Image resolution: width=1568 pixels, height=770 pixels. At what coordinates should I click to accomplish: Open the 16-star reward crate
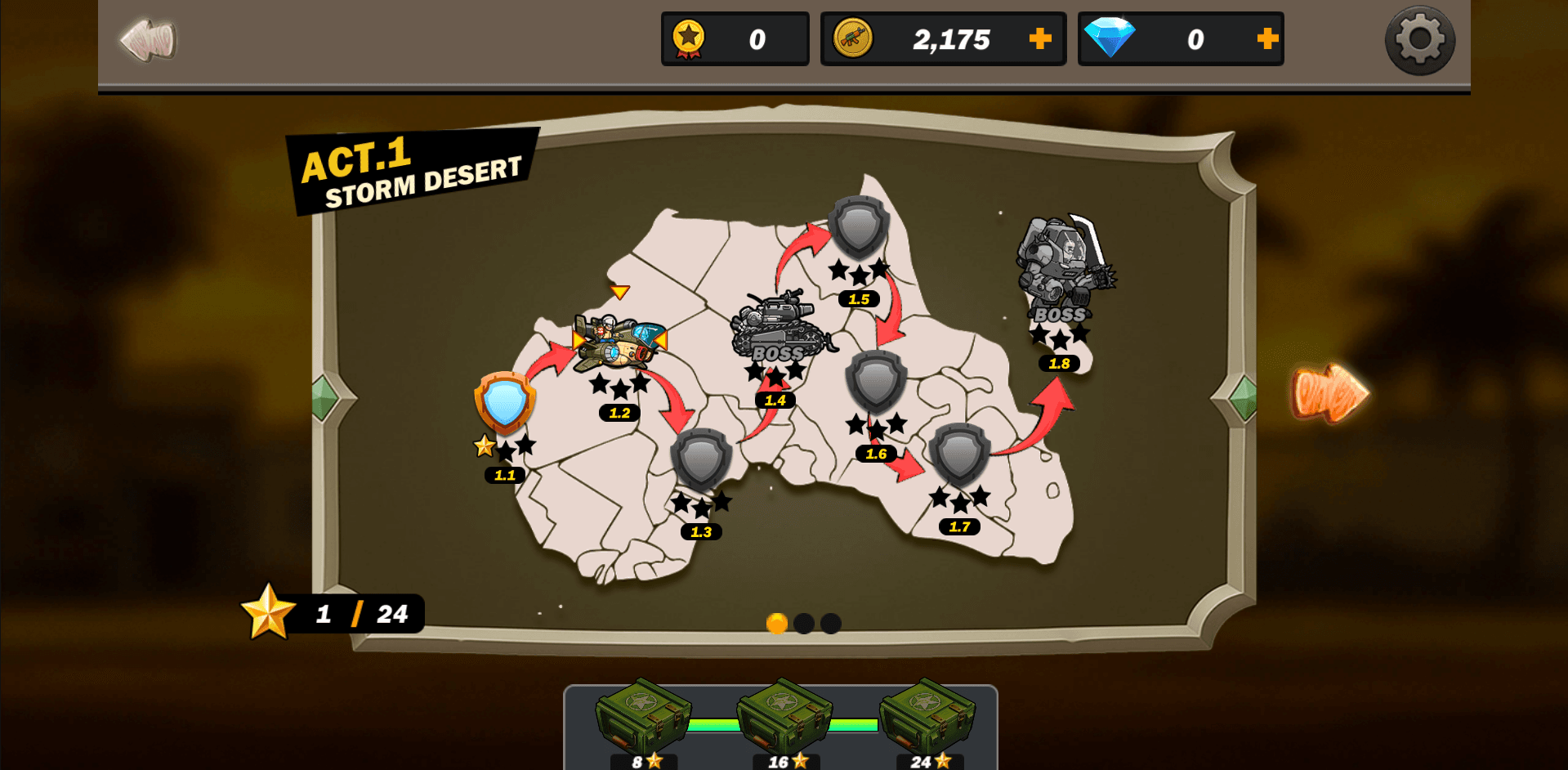(x=783, y=718)
